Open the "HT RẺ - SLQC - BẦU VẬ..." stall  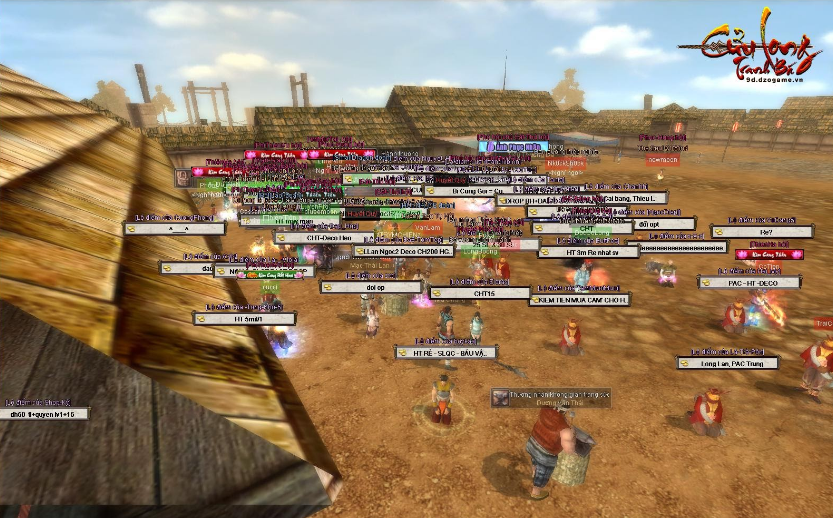point(446,353)
